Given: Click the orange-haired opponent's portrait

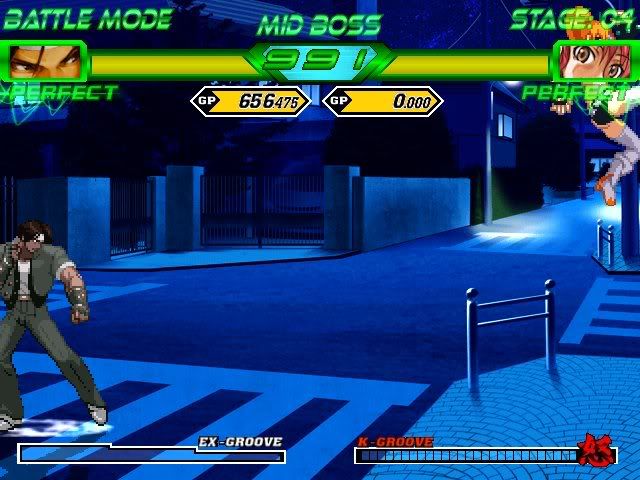Looking at the screenshot, I should (592, 62).
